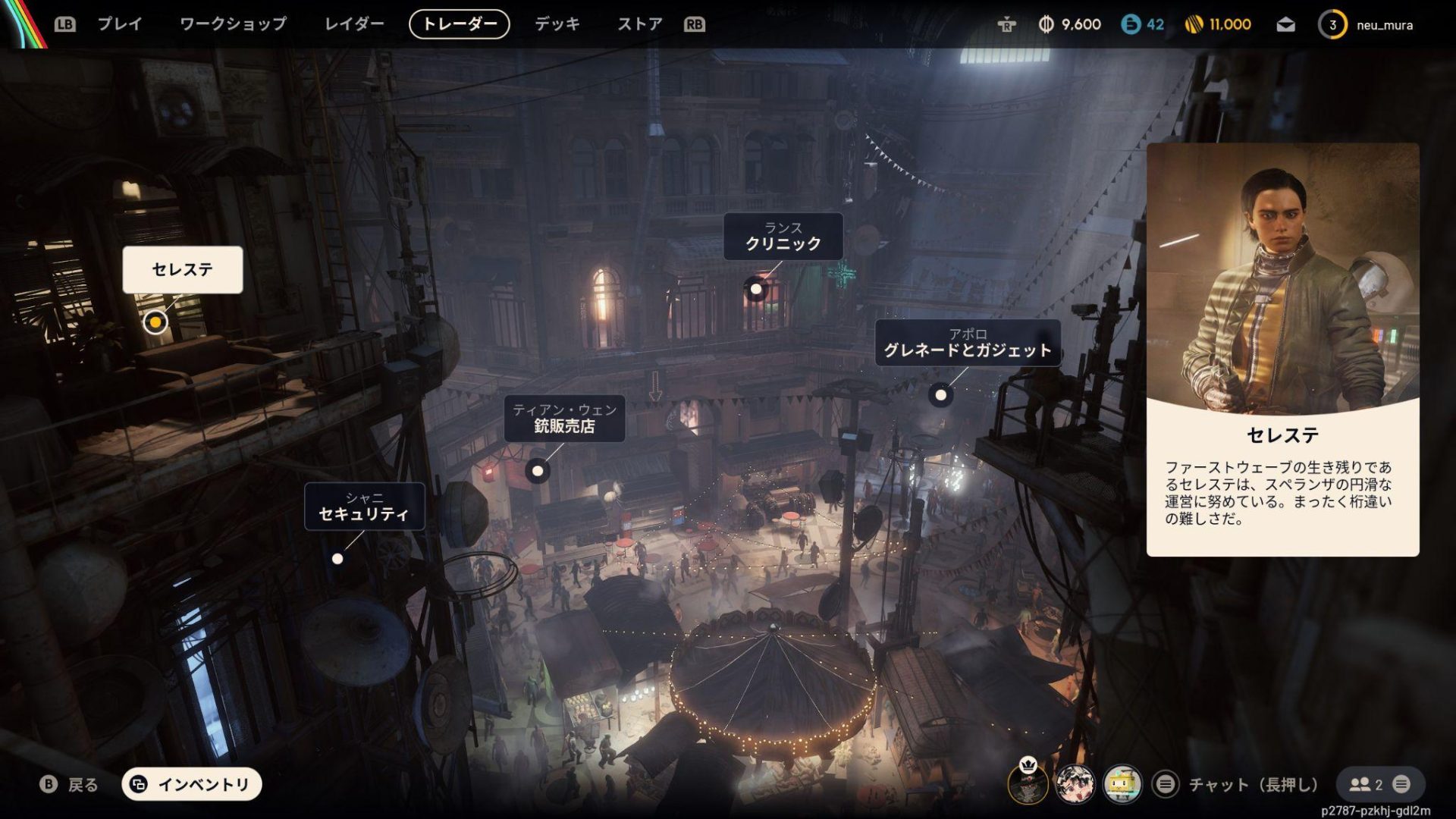1456x819 pixels.
Task: Click the 戻る back button
Action: (69, 784)
